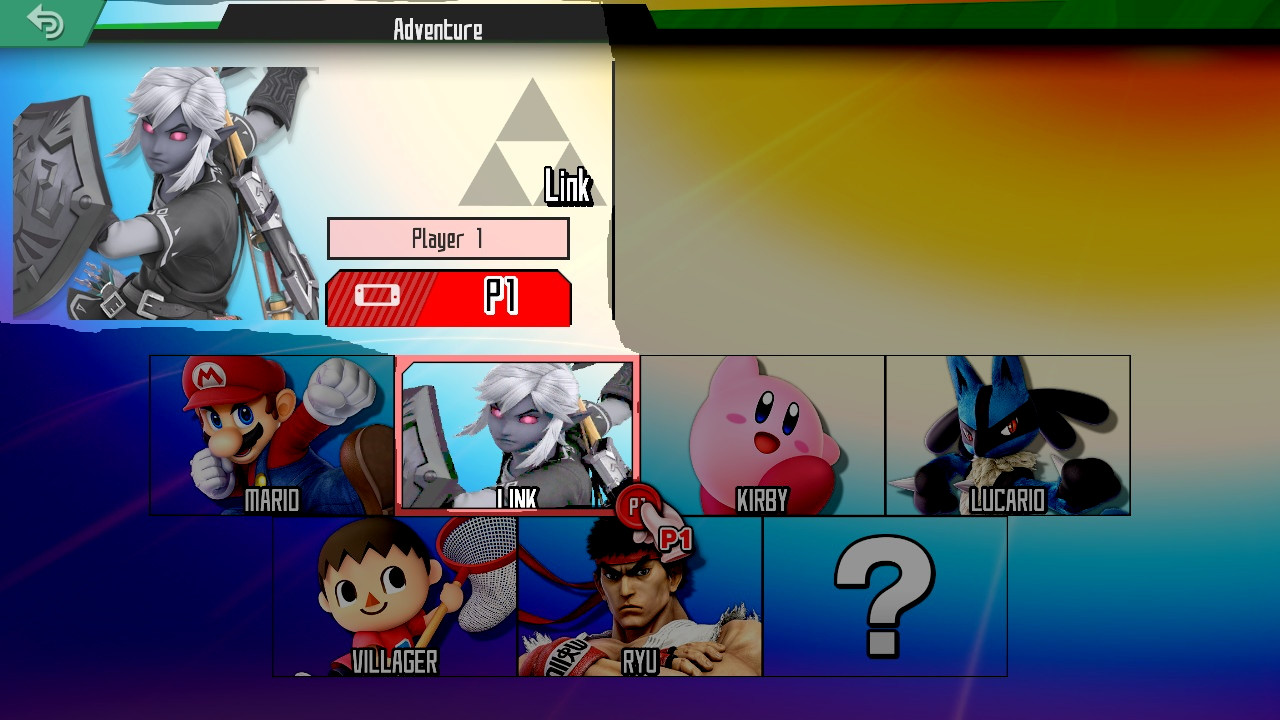
Task: Select Ryu's roster portrait
Action: [x=640, y=595]
